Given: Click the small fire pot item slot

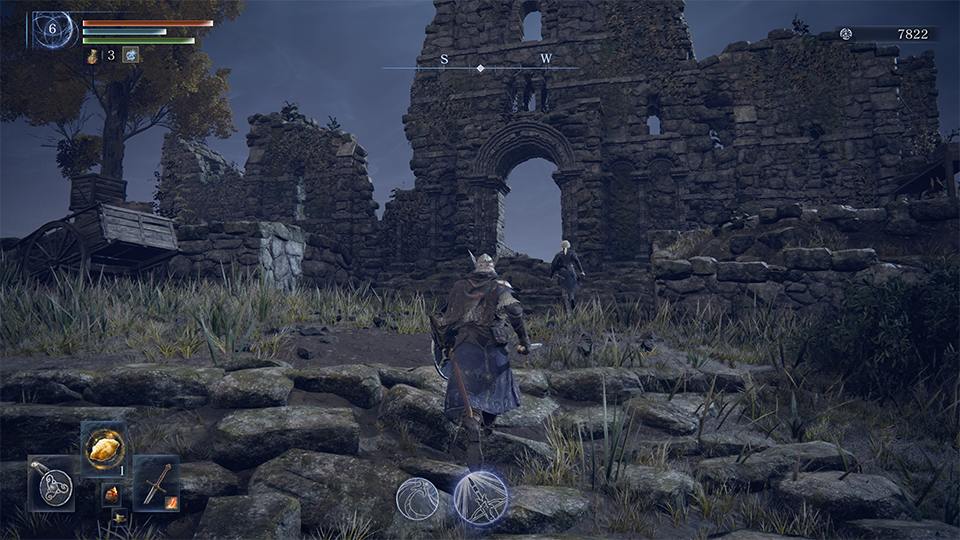Looking at the screenshot, I should coord(110,495).
